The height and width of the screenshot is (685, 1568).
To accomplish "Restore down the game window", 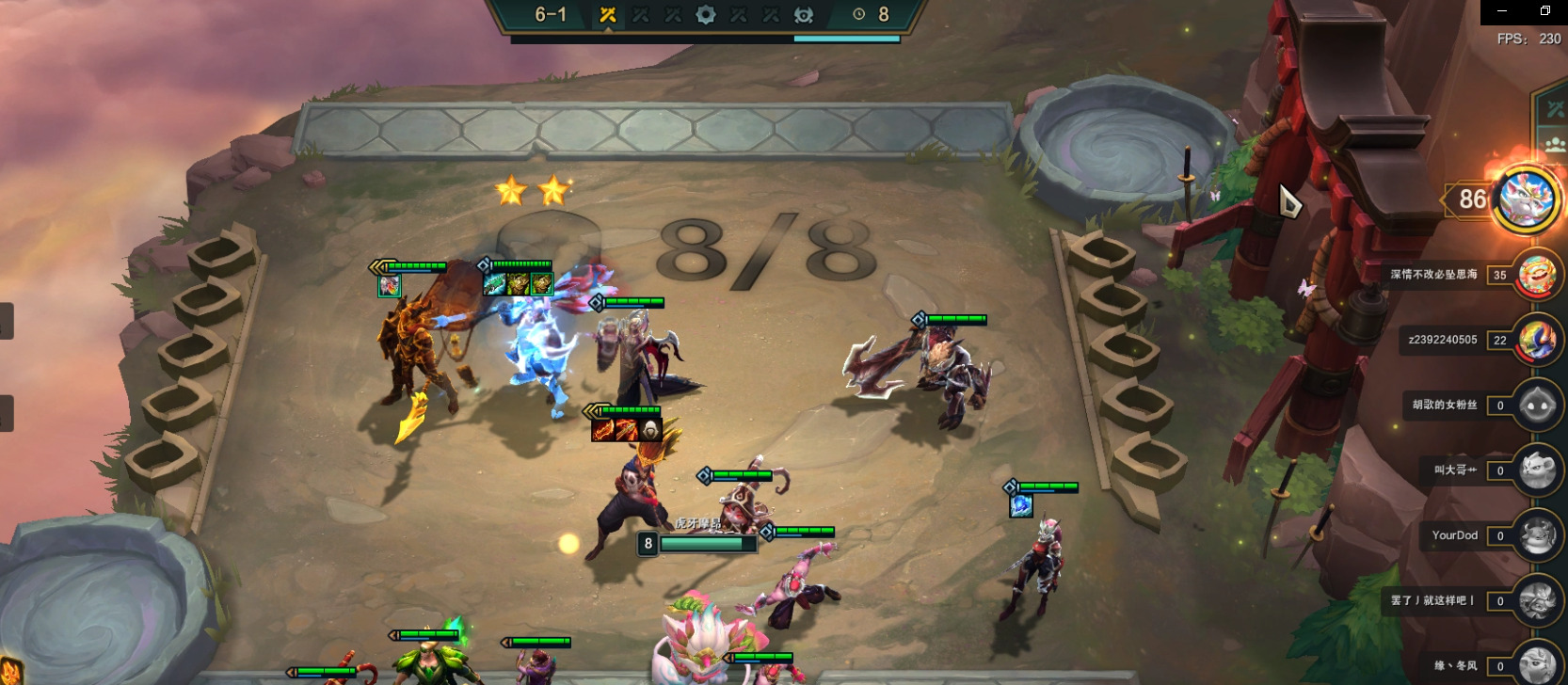I will pos(1544,11).
